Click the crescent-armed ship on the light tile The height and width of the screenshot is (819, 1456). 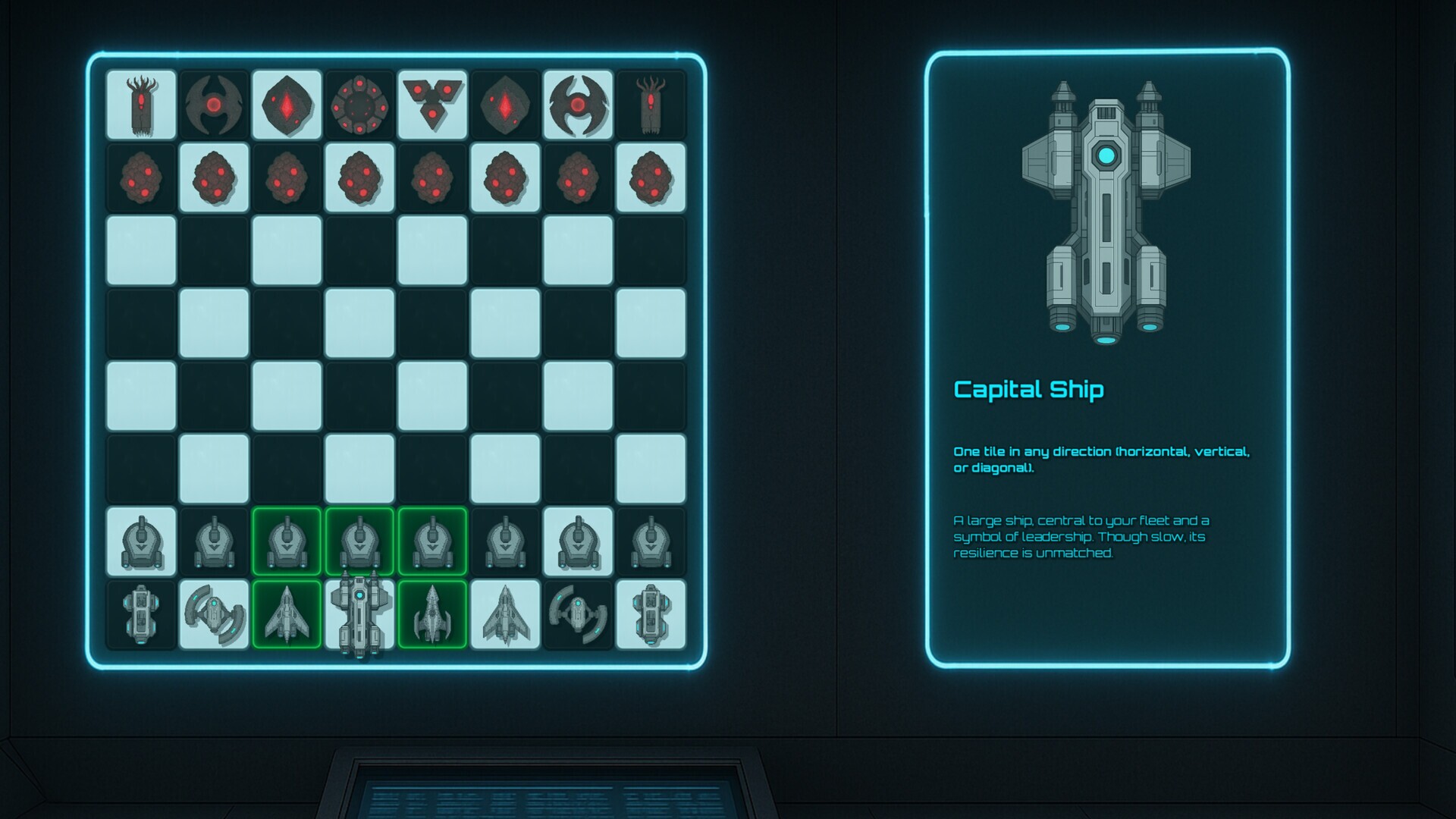tap(214, 615)
